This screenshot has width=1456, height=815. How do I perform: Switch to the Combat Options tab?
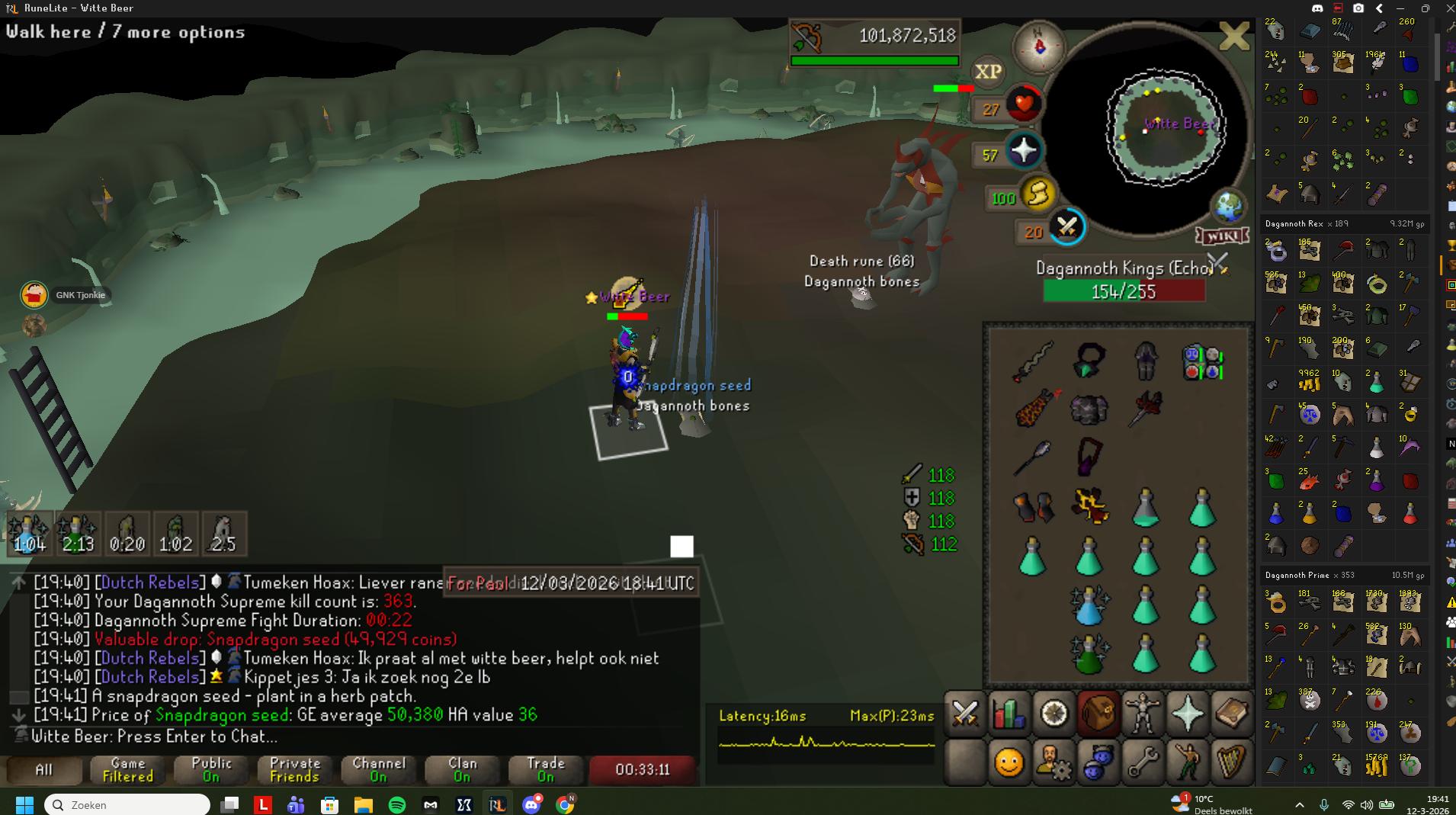click(965, 714)
